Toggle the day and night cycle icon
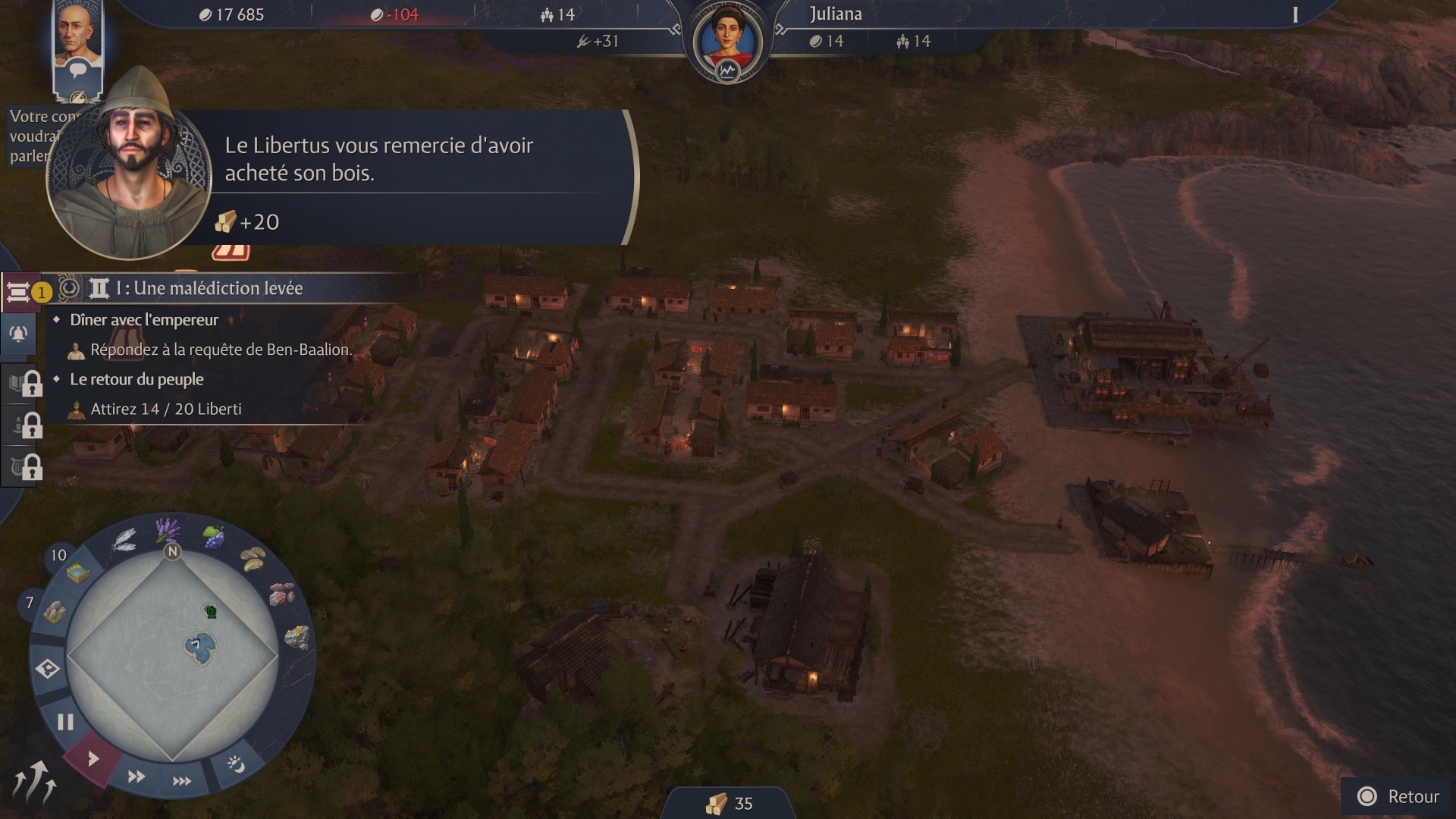The width and height of the screenshot is (1456, 819). [236, 764]
